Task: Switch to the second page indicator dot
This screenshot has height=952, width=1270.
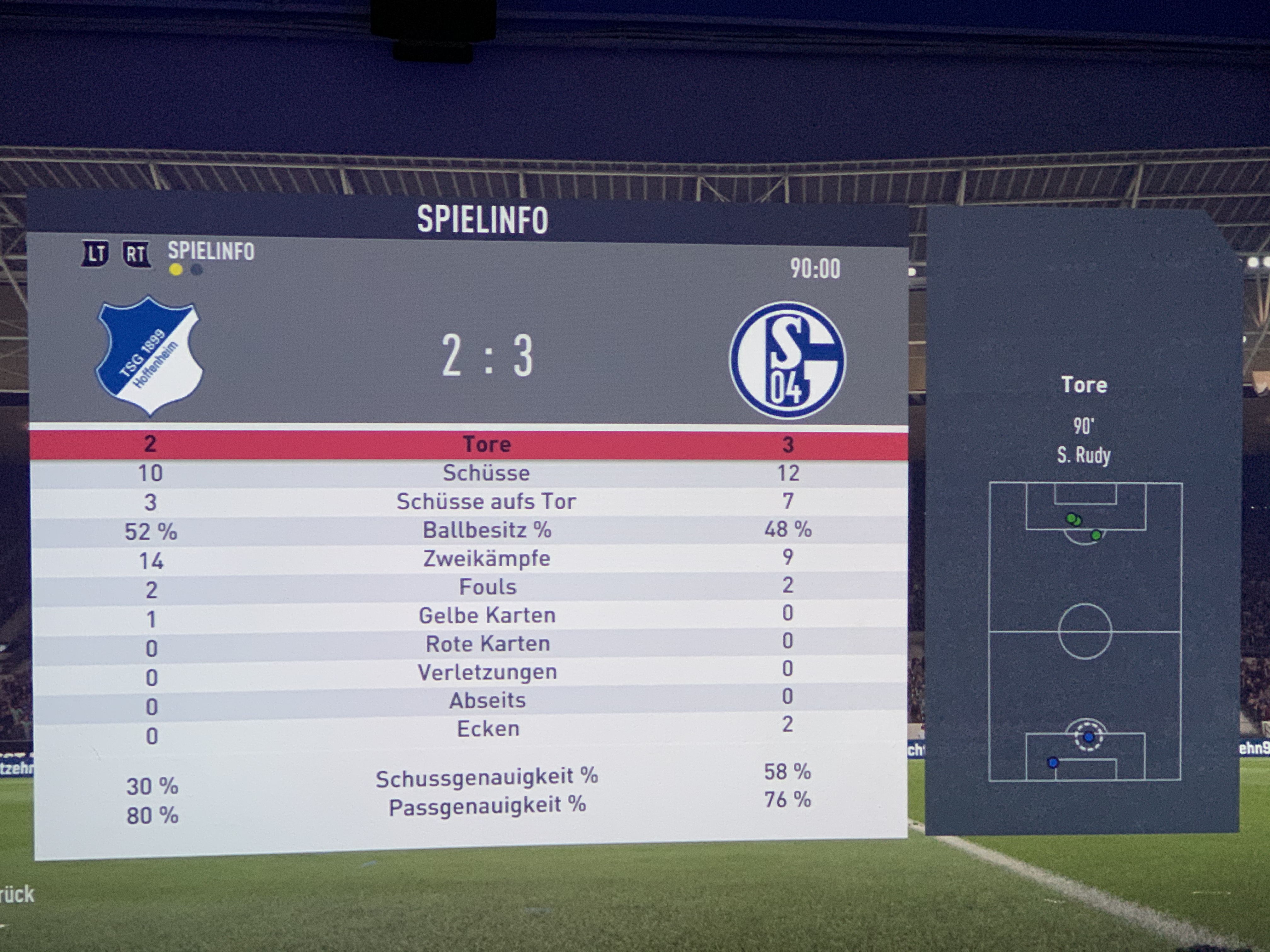Action: pos(196,270)
